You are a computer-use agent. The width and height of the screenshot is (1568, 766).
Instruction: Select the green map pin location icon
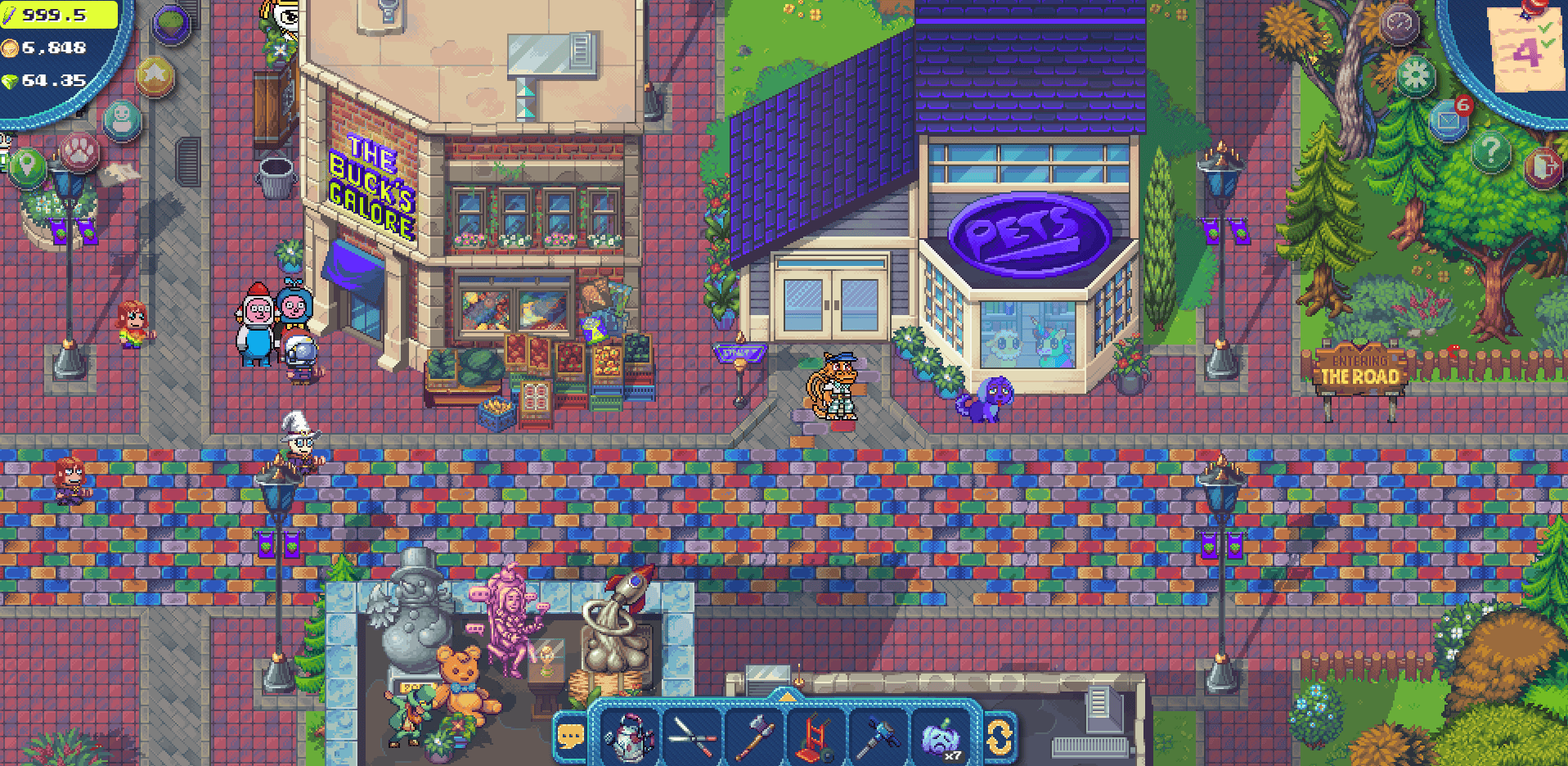pyautogui.click(x=27, y=166)
